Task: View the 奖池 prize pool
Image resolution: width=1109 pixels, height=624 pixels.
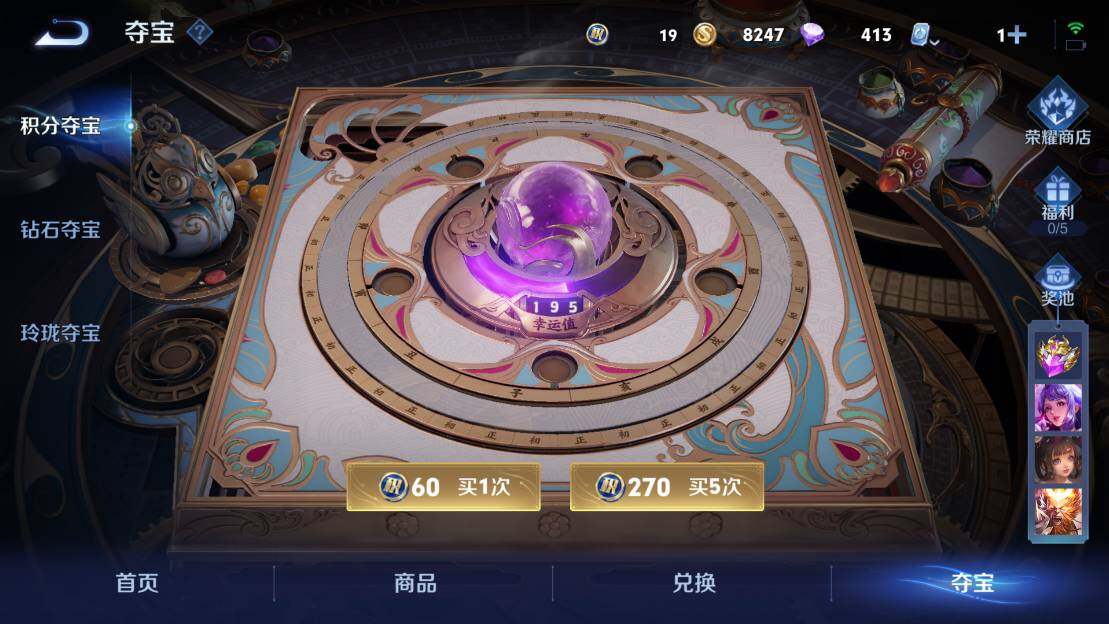Action: (1057, 284)
